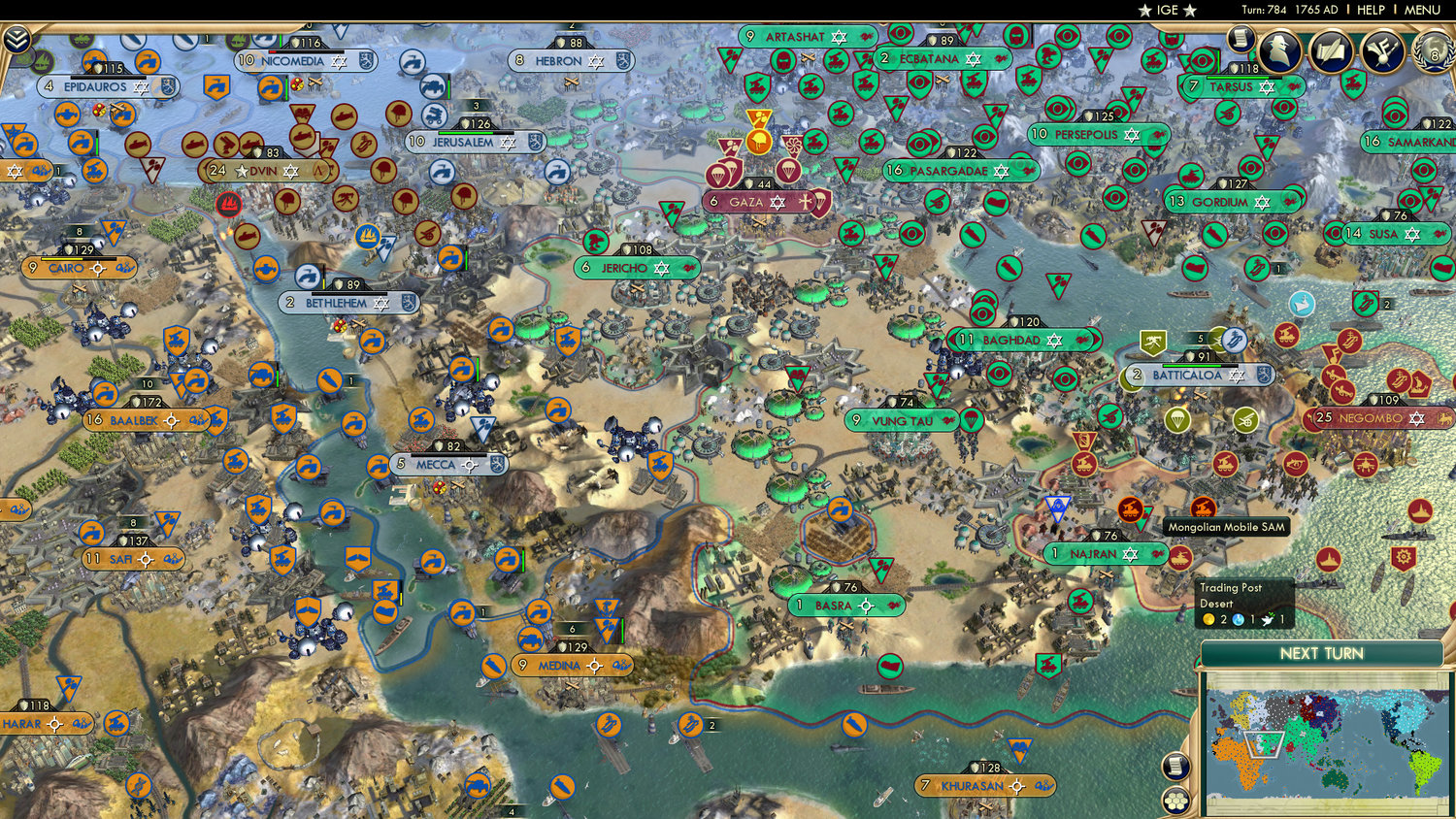Click the game log scroll icon beside the minimap

[x=1175, y=766]
